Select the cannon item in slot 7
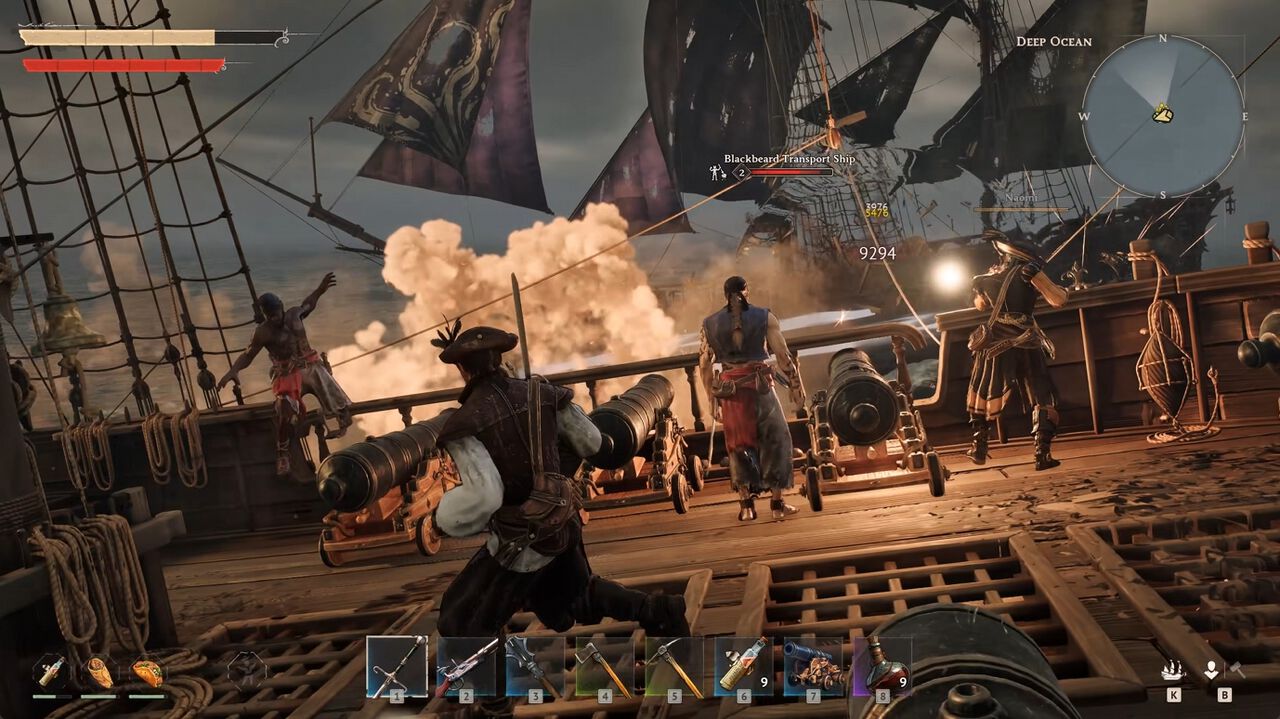Screen dimensions: 1280x719 click(813, 666)
